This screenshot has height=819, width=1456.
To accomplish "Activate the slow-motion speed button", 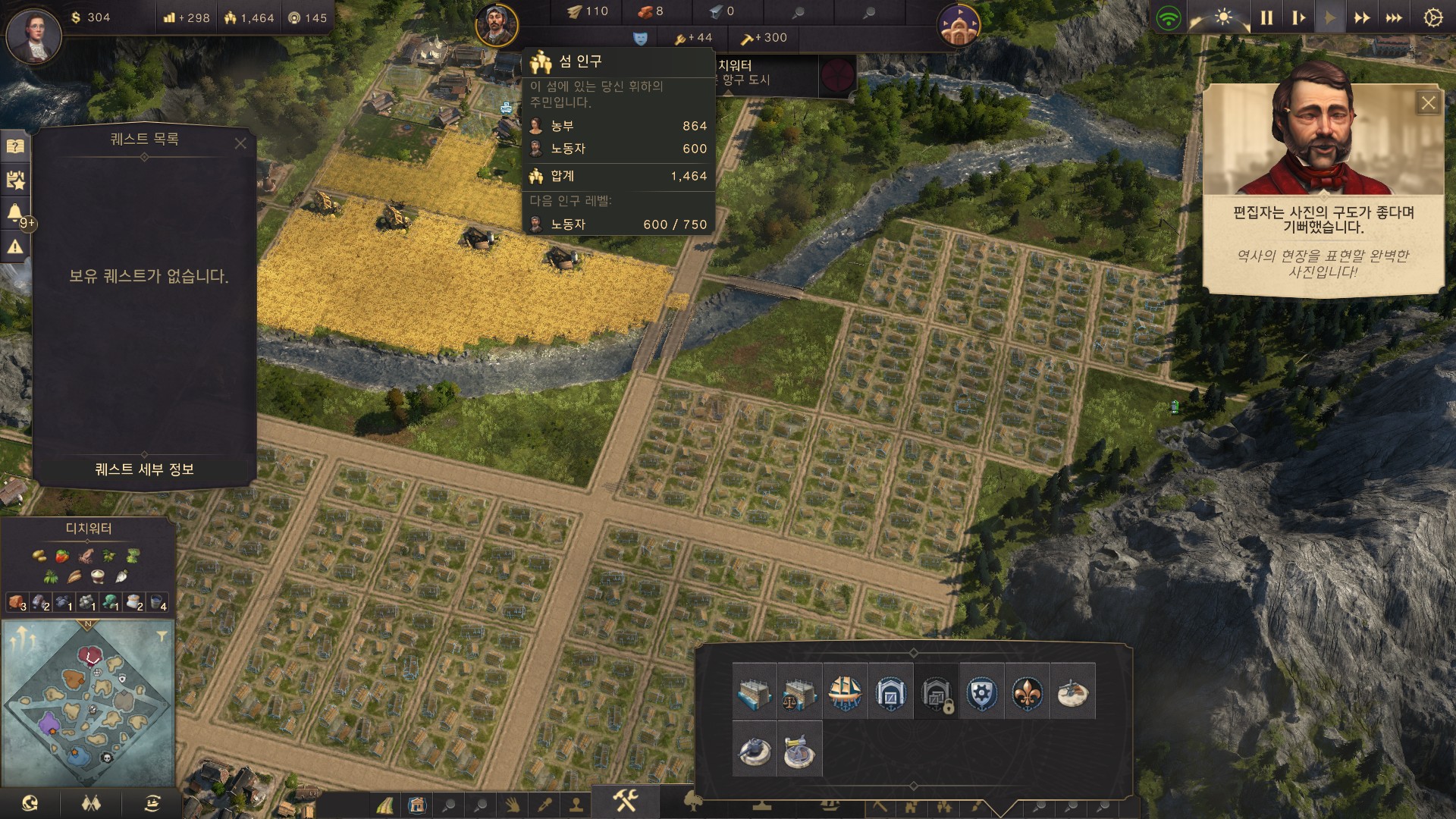I will click(x=1298, y=17).
